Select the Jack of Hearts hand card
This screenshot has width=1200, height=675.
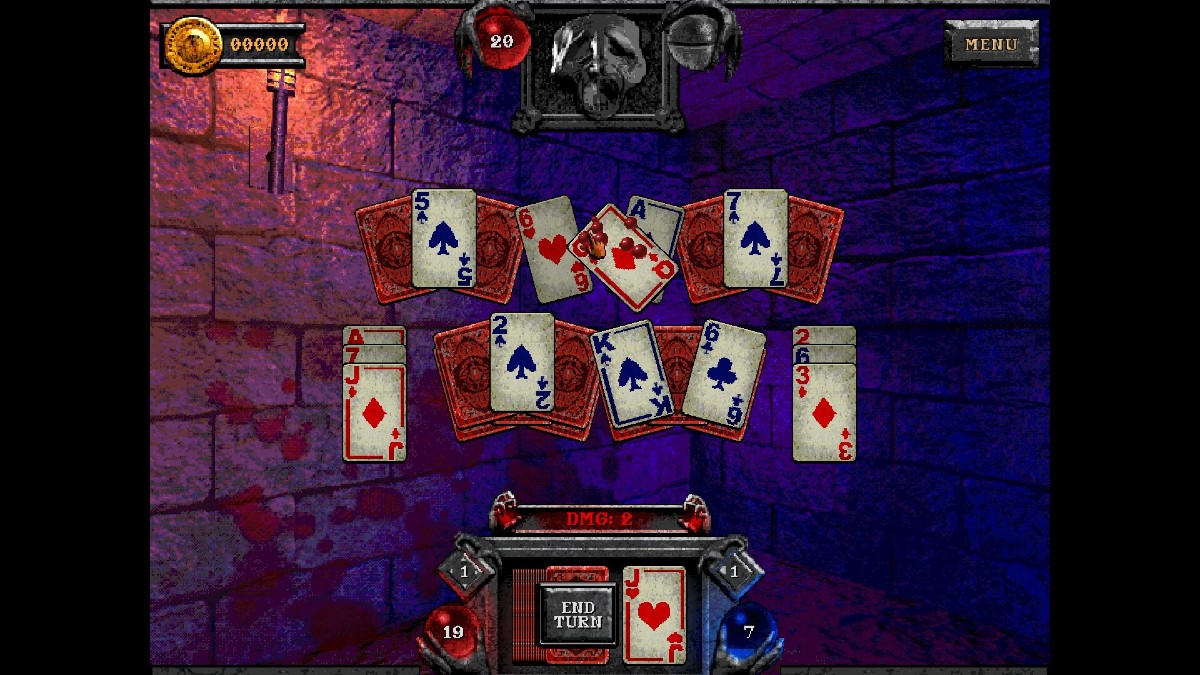pos(654,614)
